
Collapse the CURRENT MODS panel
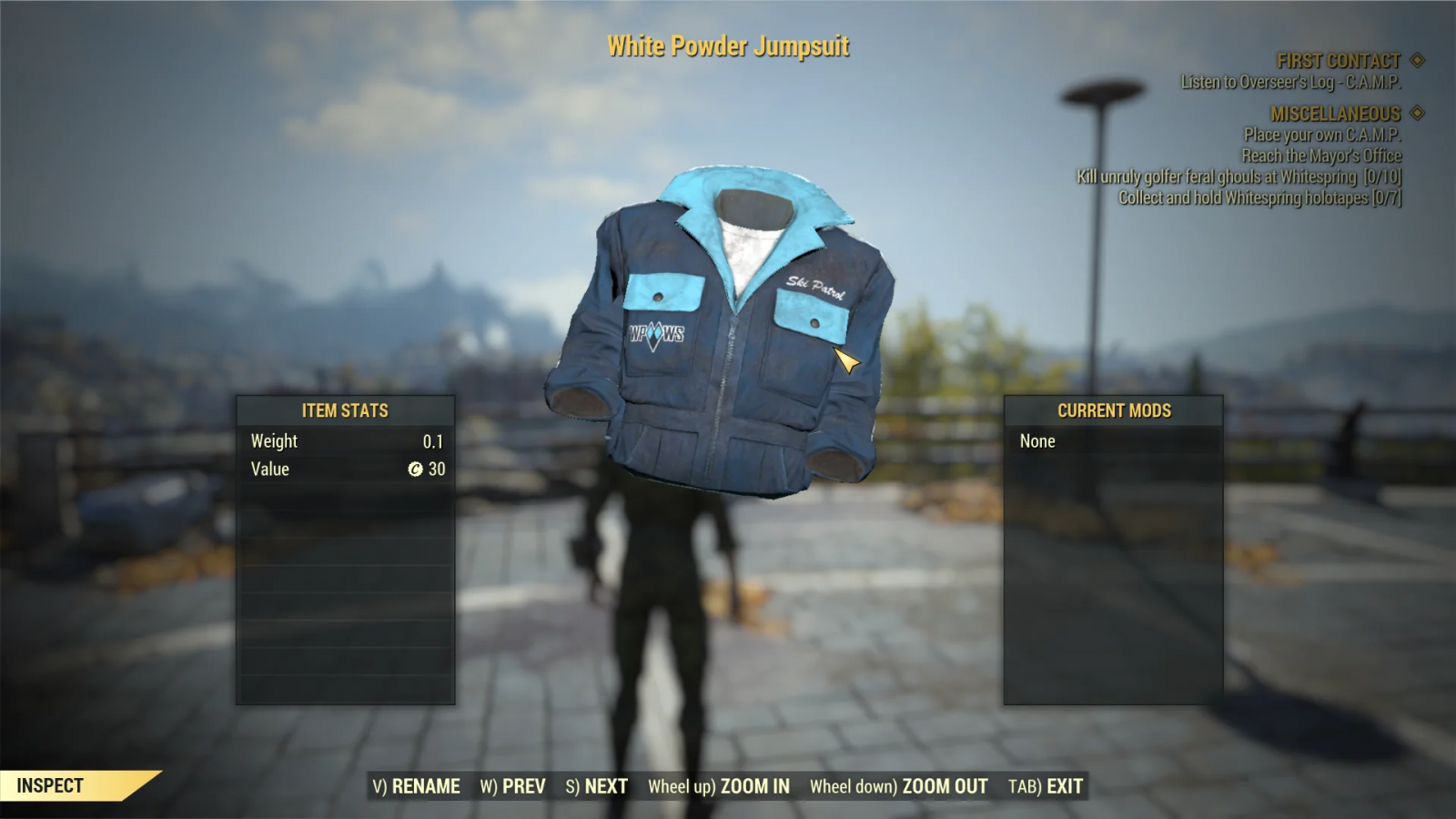(1114, 410)
